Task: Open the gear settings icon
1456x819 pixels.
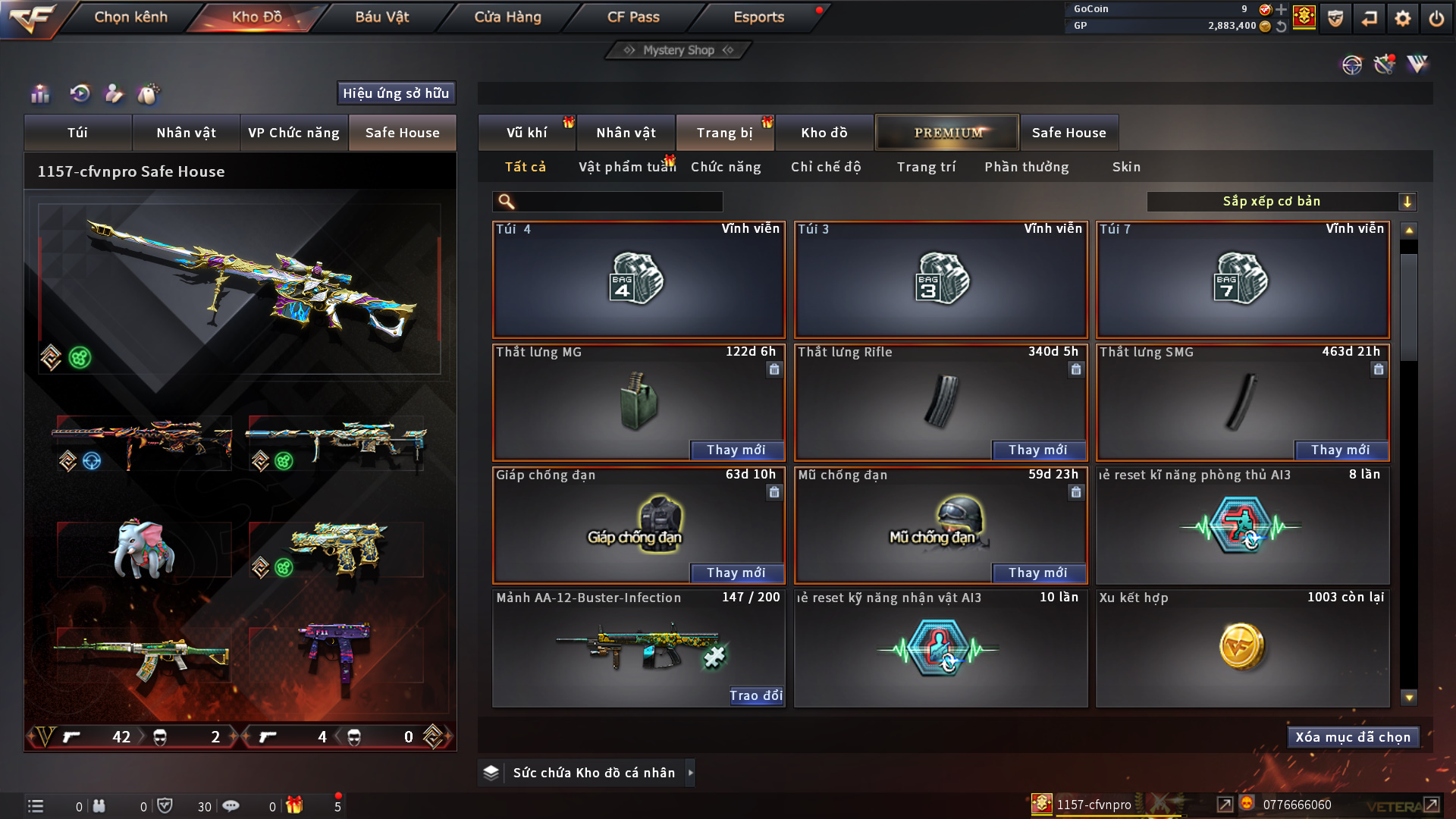Action: (x=1403, y=18)
